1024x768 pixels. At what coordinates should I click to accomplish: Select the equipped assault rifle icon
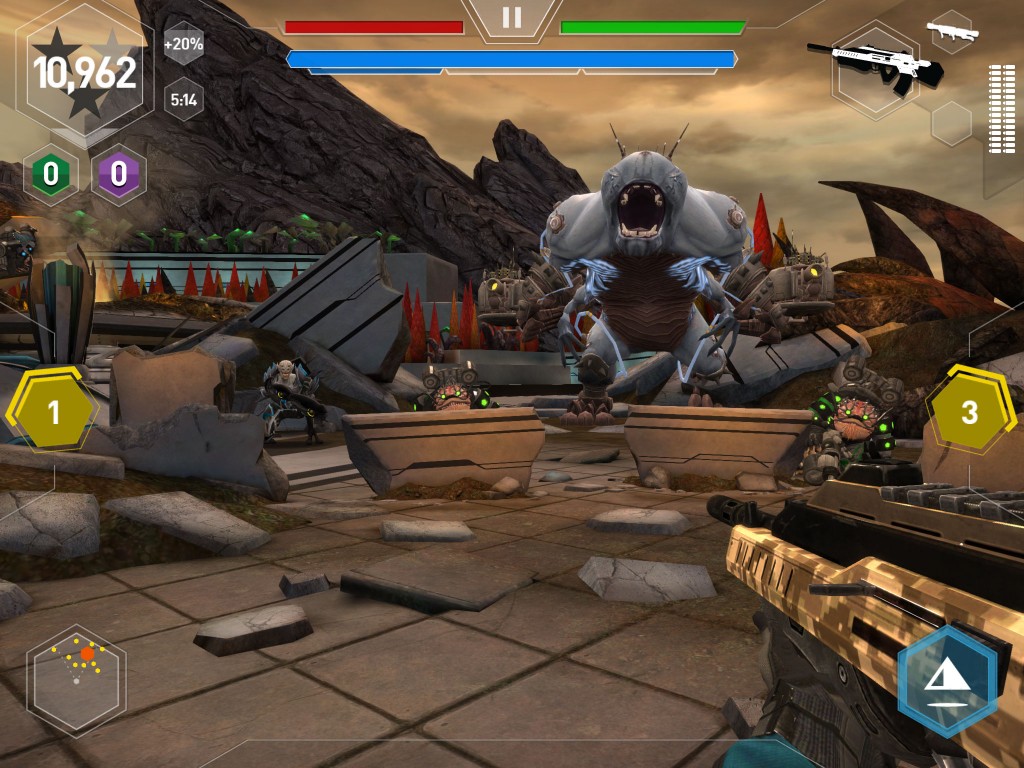(875, 68)
